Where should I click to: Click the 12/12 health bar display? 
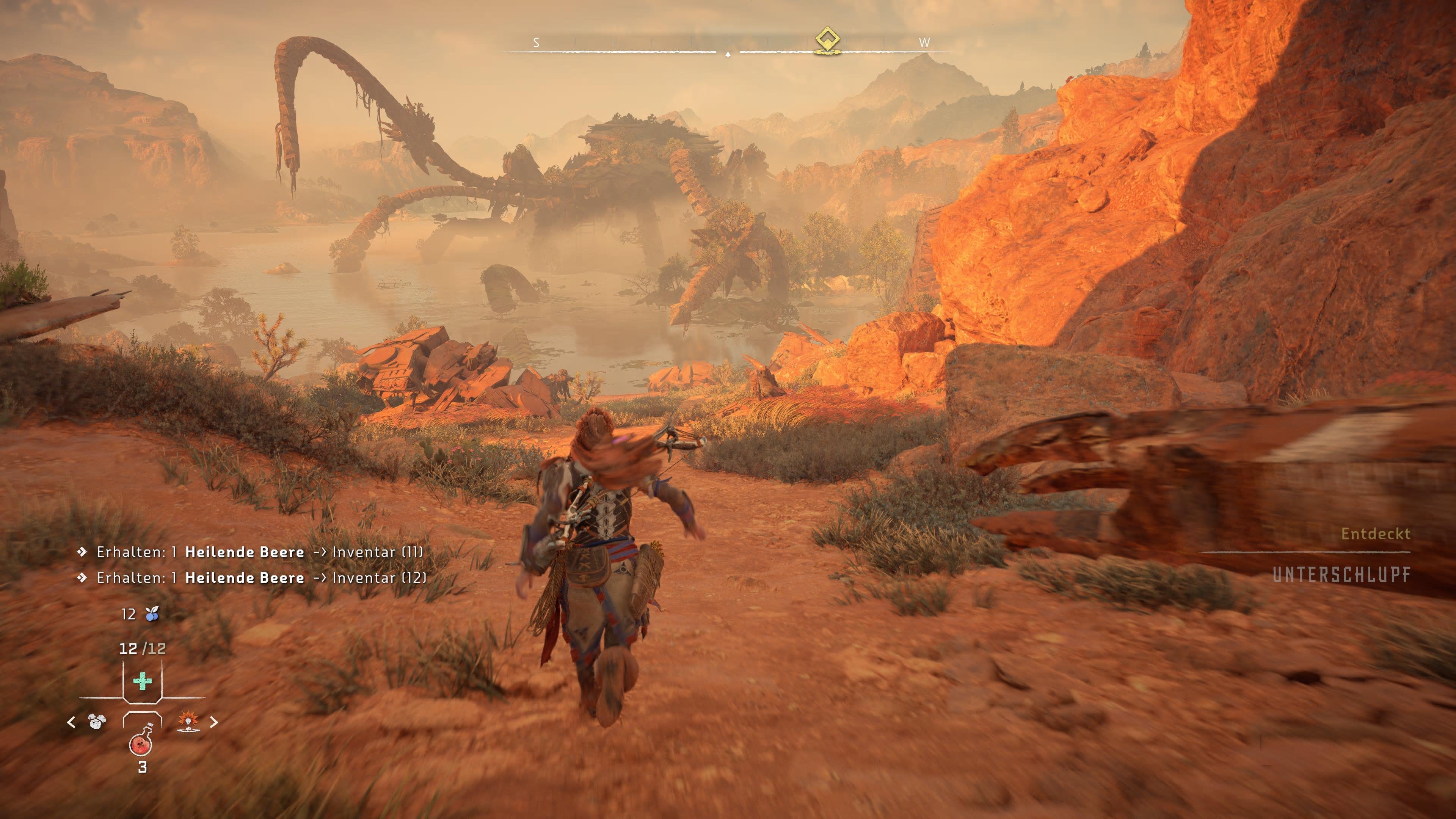[x=143, y=649]
